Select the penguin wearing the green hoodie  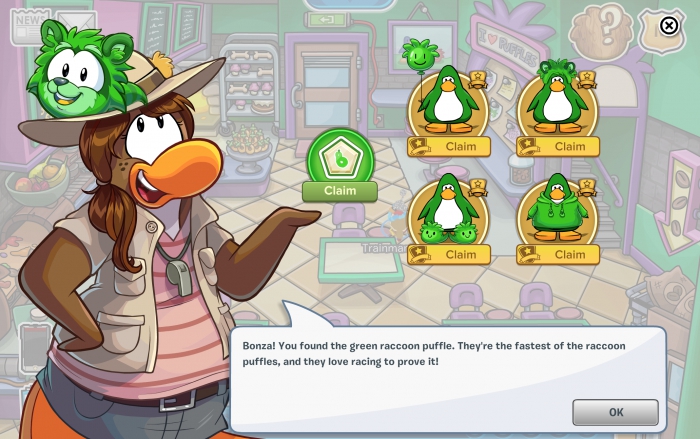pyautogui.click(x=557, y=208)
